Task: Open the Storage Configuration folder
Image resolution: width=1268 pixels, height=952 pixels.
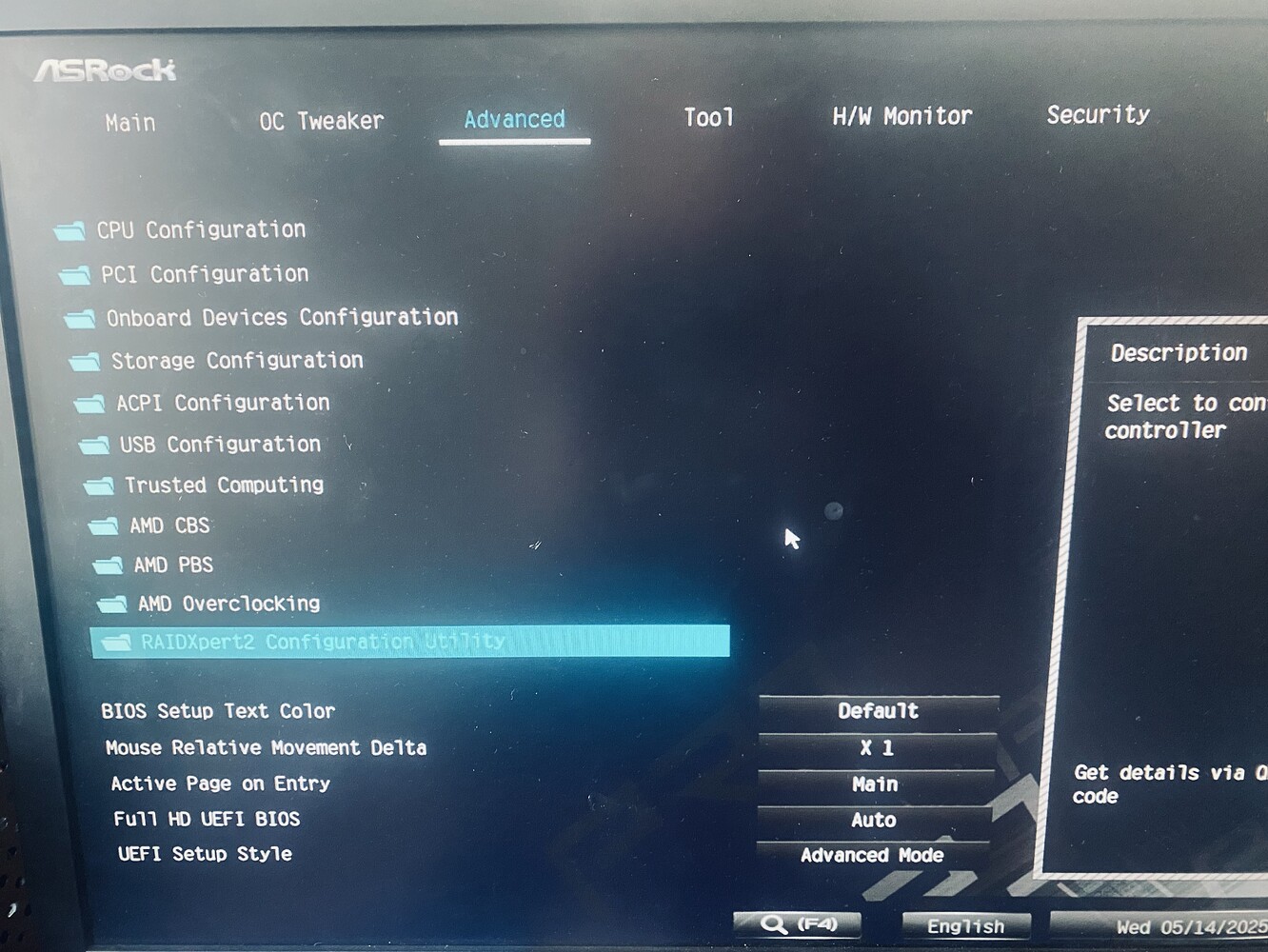Action: (236, 361)
